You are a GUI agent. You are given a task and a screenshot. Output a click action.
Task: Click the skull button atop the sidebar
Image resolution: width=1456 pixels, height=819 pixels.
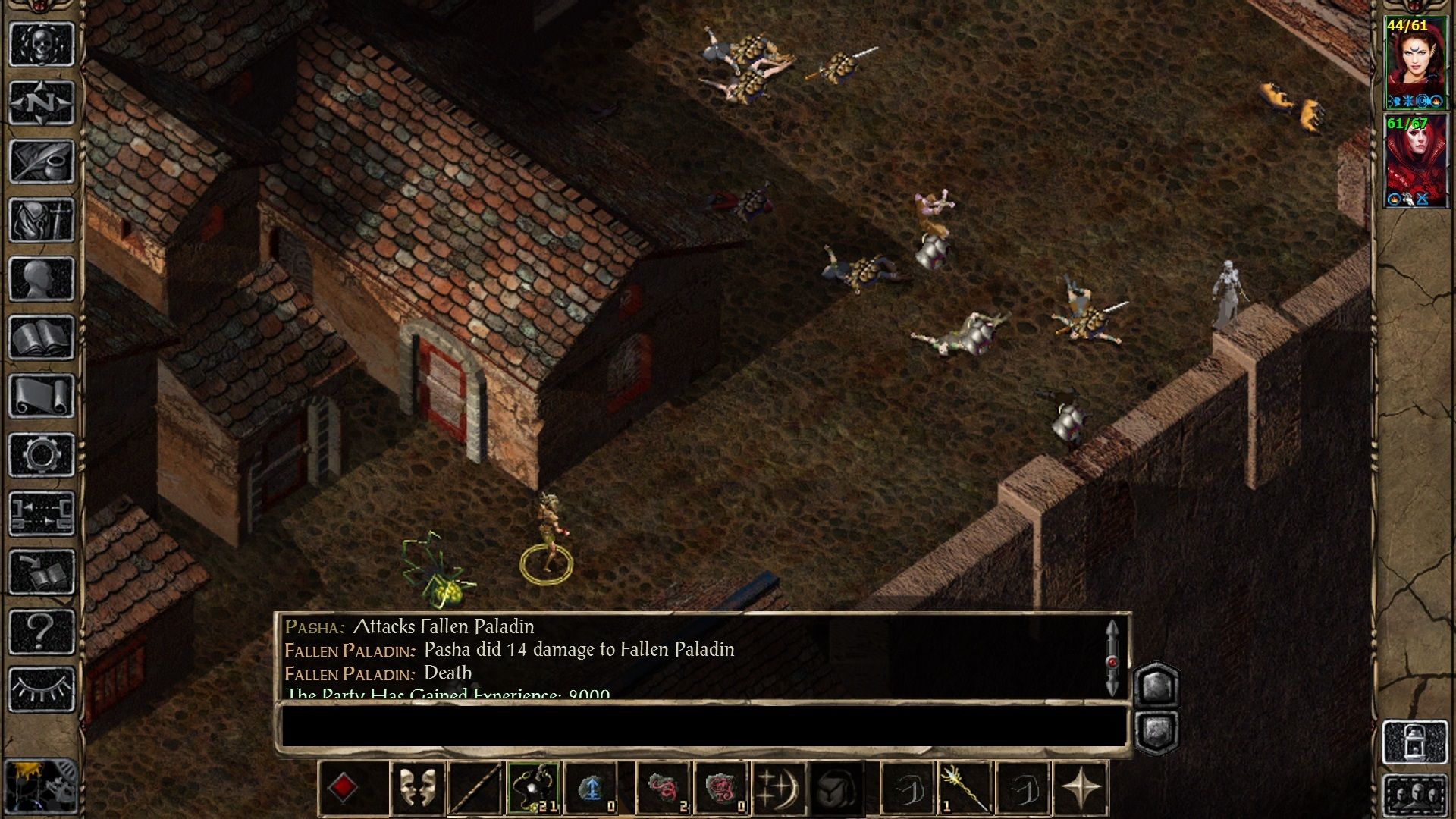(42, 44)
